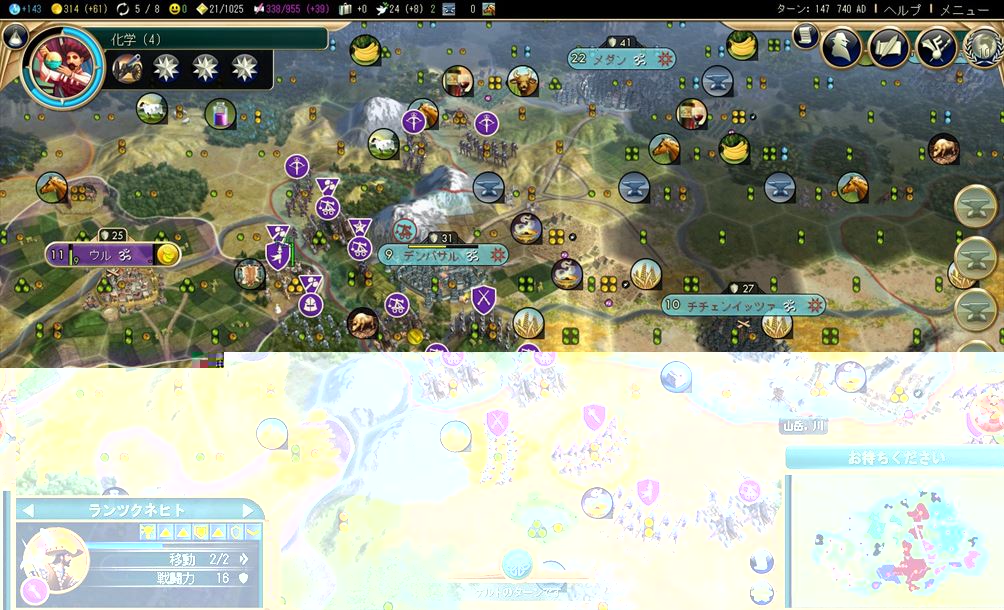Open the espionage overview (spy icon)
The height and width of the screenshot is (610, 1004).
pos(842,48)
